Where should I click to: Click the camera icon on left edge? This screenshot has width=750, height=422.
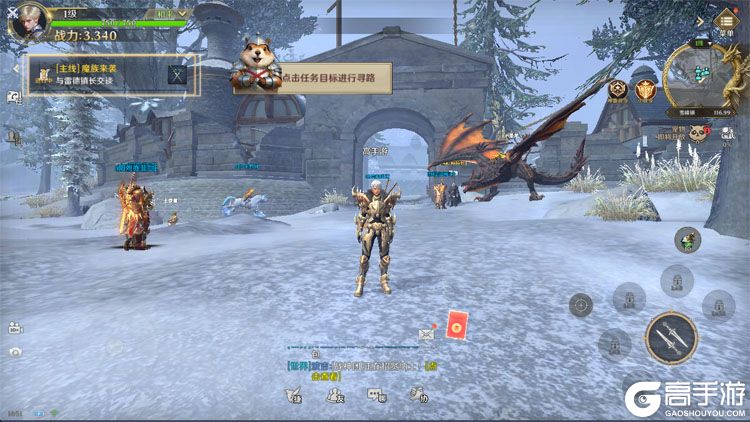tap(15, 352)
